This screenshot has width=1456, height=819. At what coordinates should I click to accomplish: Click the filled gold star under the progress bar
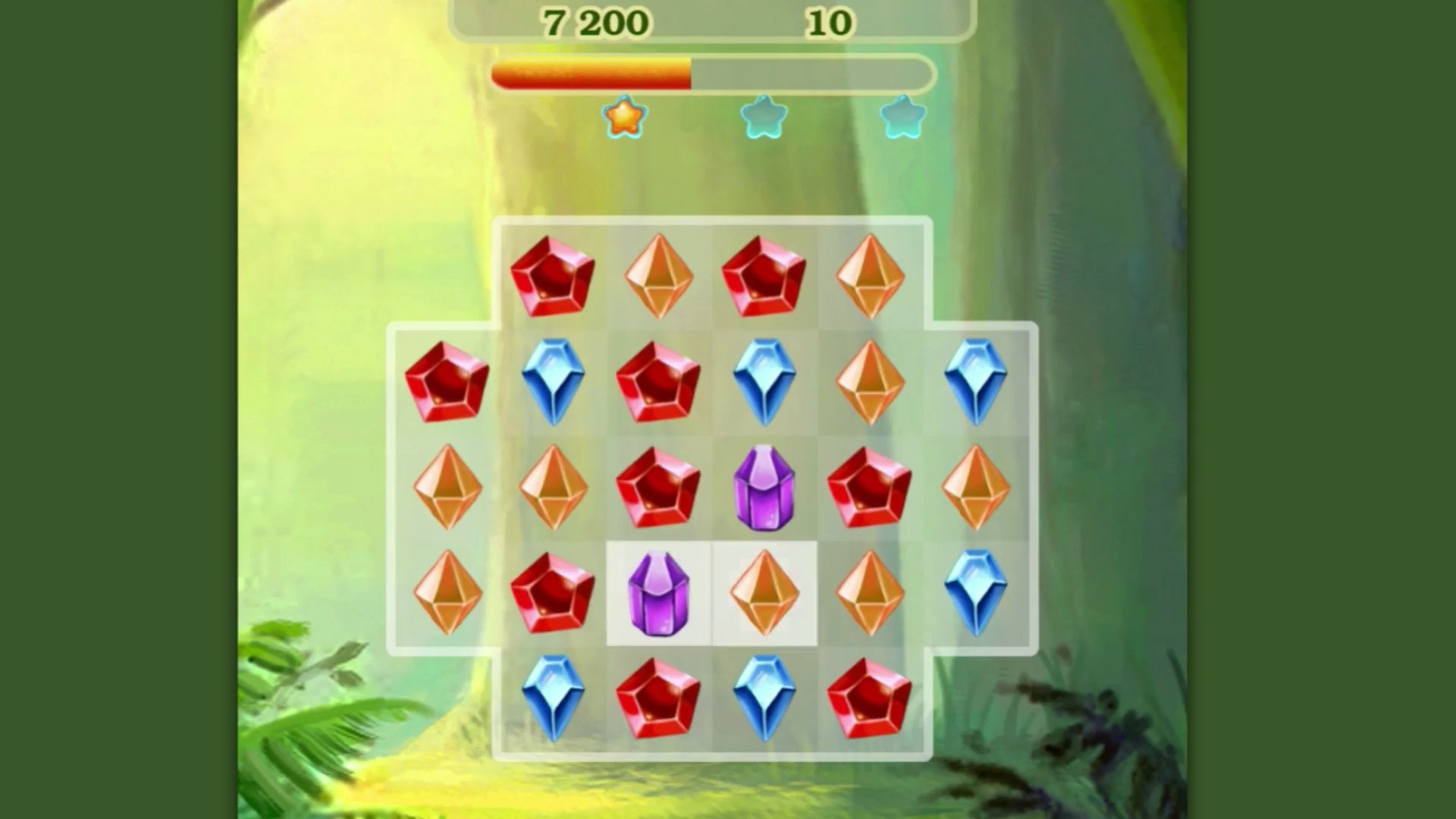(622, 115)
